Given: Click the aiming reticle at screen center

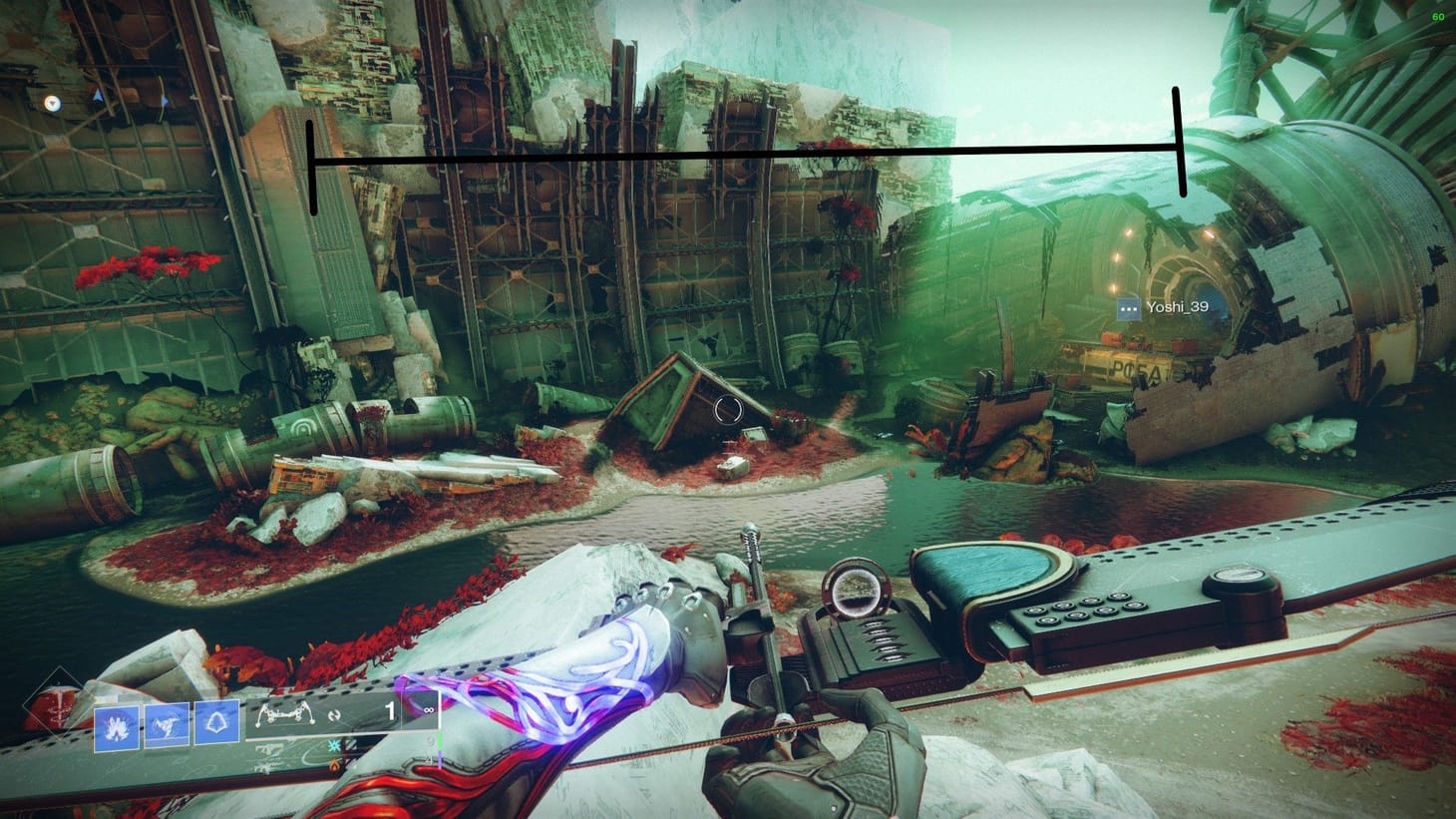Looking at the screenshot, I should [727, 412].
